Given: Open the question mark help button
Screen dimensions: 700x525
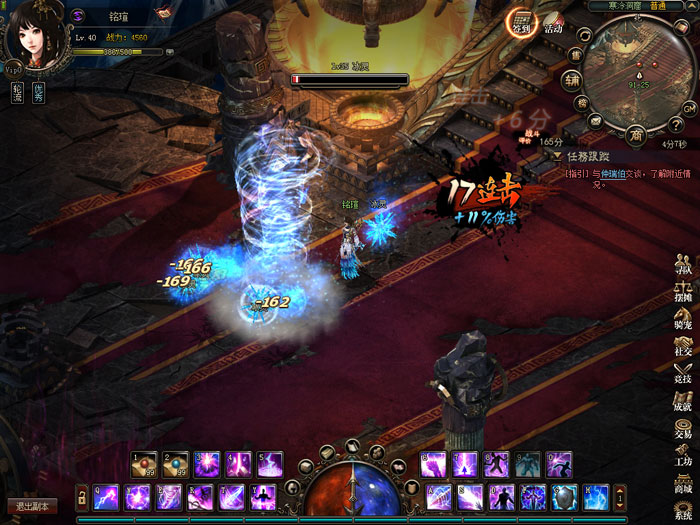Looking at the screenshot, I should [x=676, y=124].
